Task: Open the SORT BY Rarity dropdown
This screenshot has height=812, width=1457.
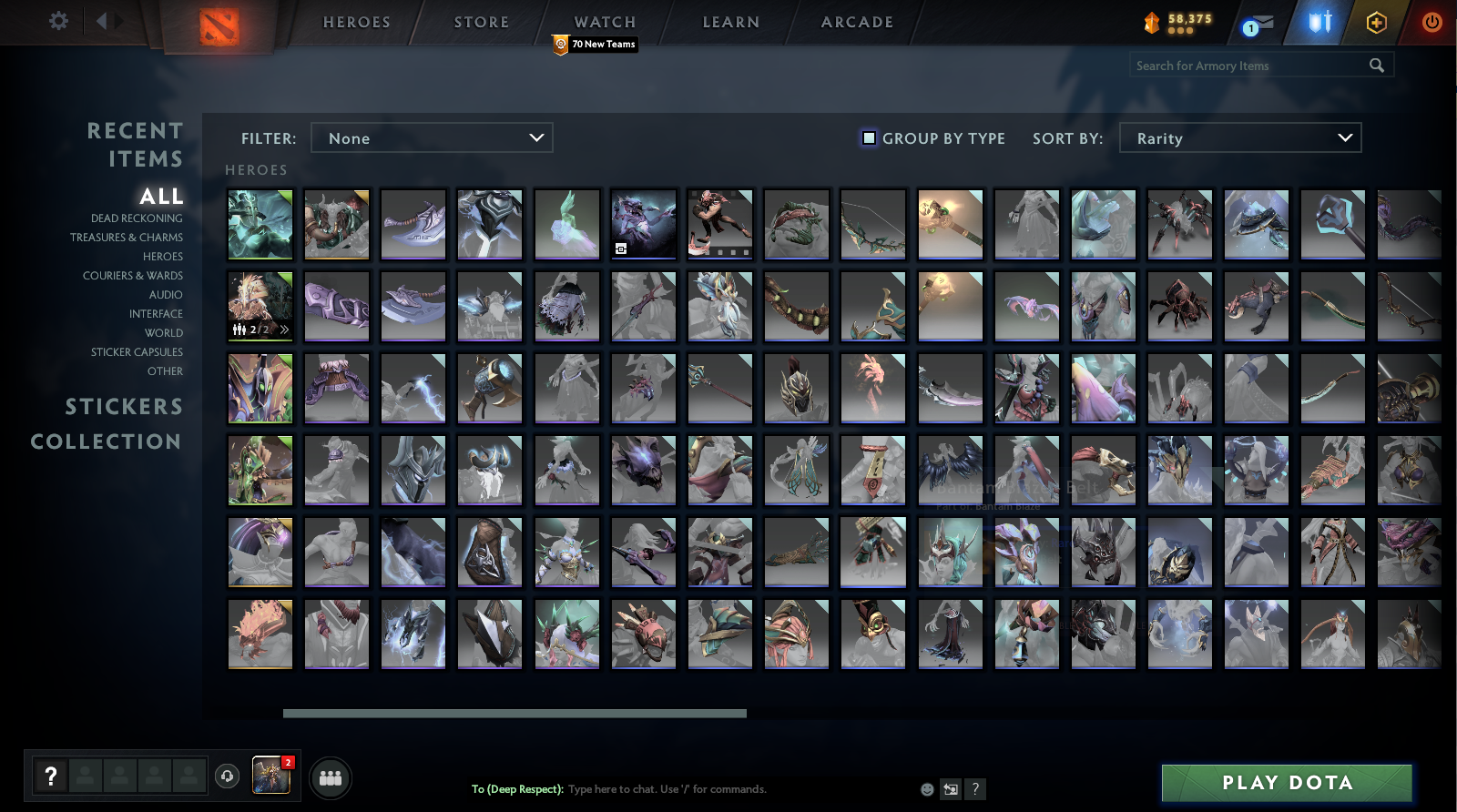Action: point(1240,137)
